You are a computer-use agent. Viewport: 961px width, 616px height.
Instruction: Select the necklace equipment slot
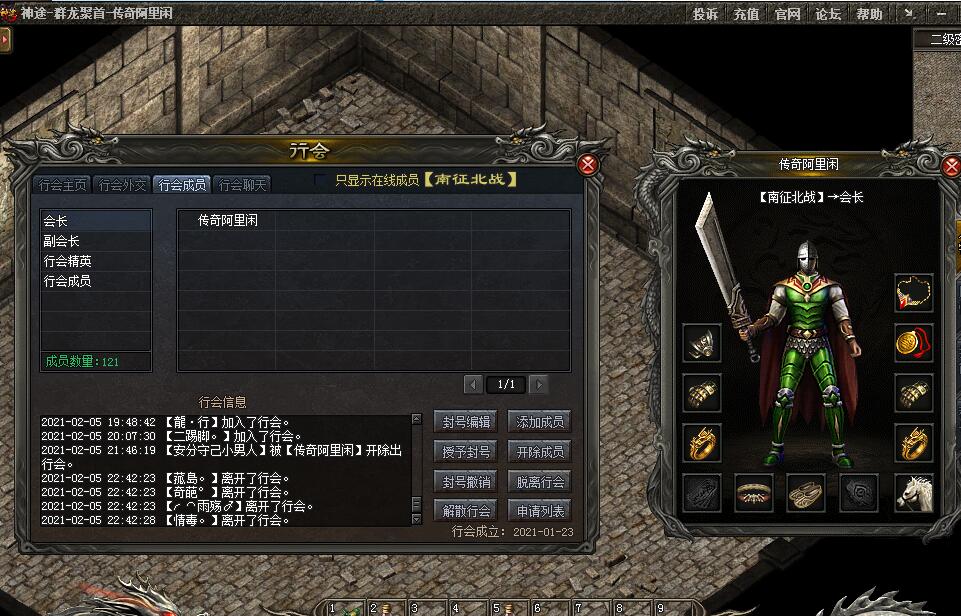click(913, 293)
